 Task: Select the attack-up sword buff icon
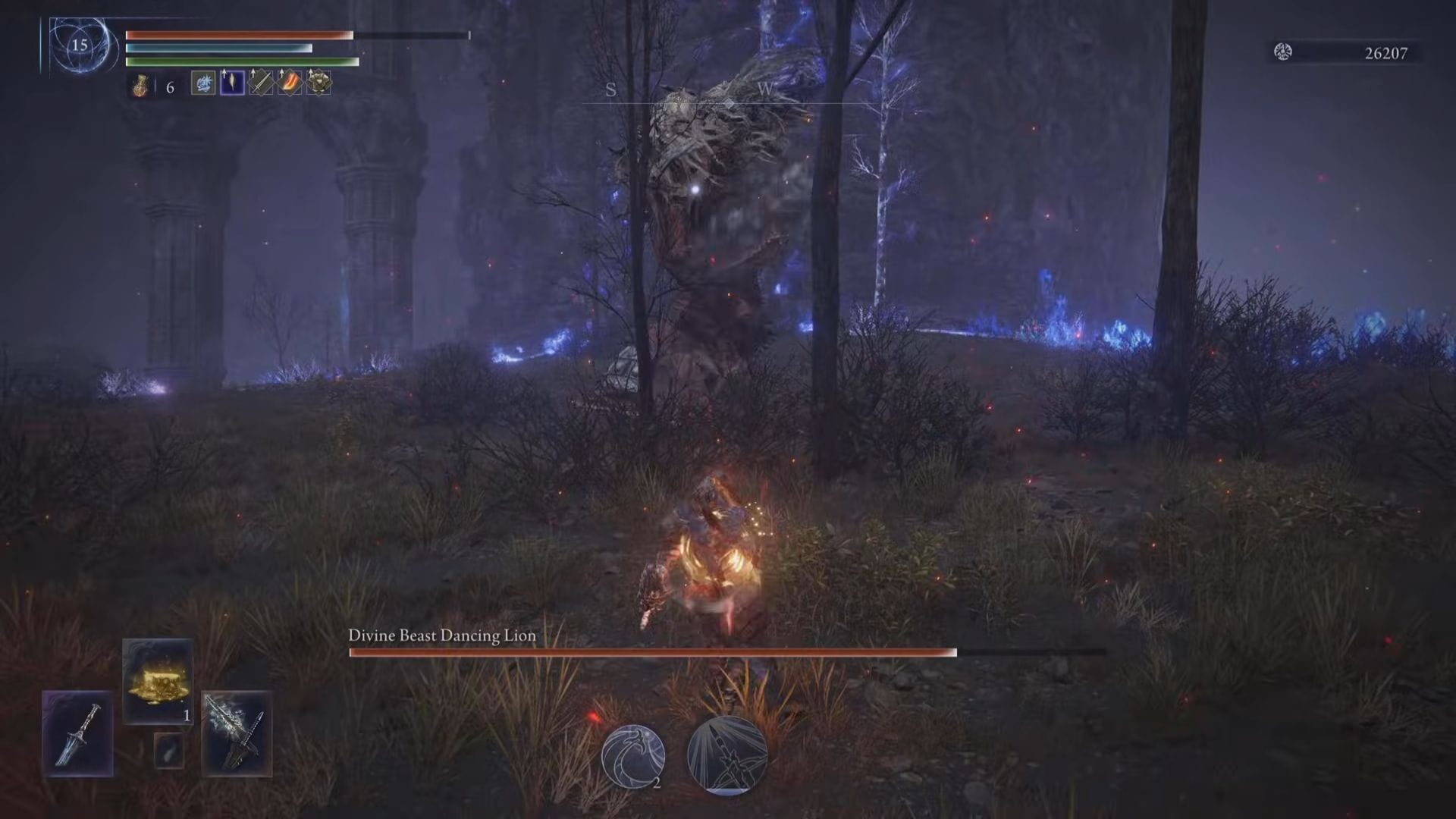[260, 83]
